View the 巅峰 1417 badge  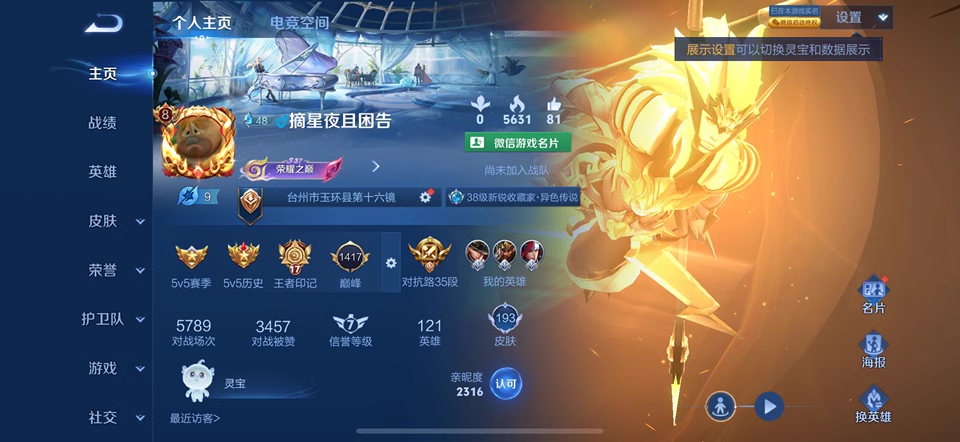click(350, 262)
